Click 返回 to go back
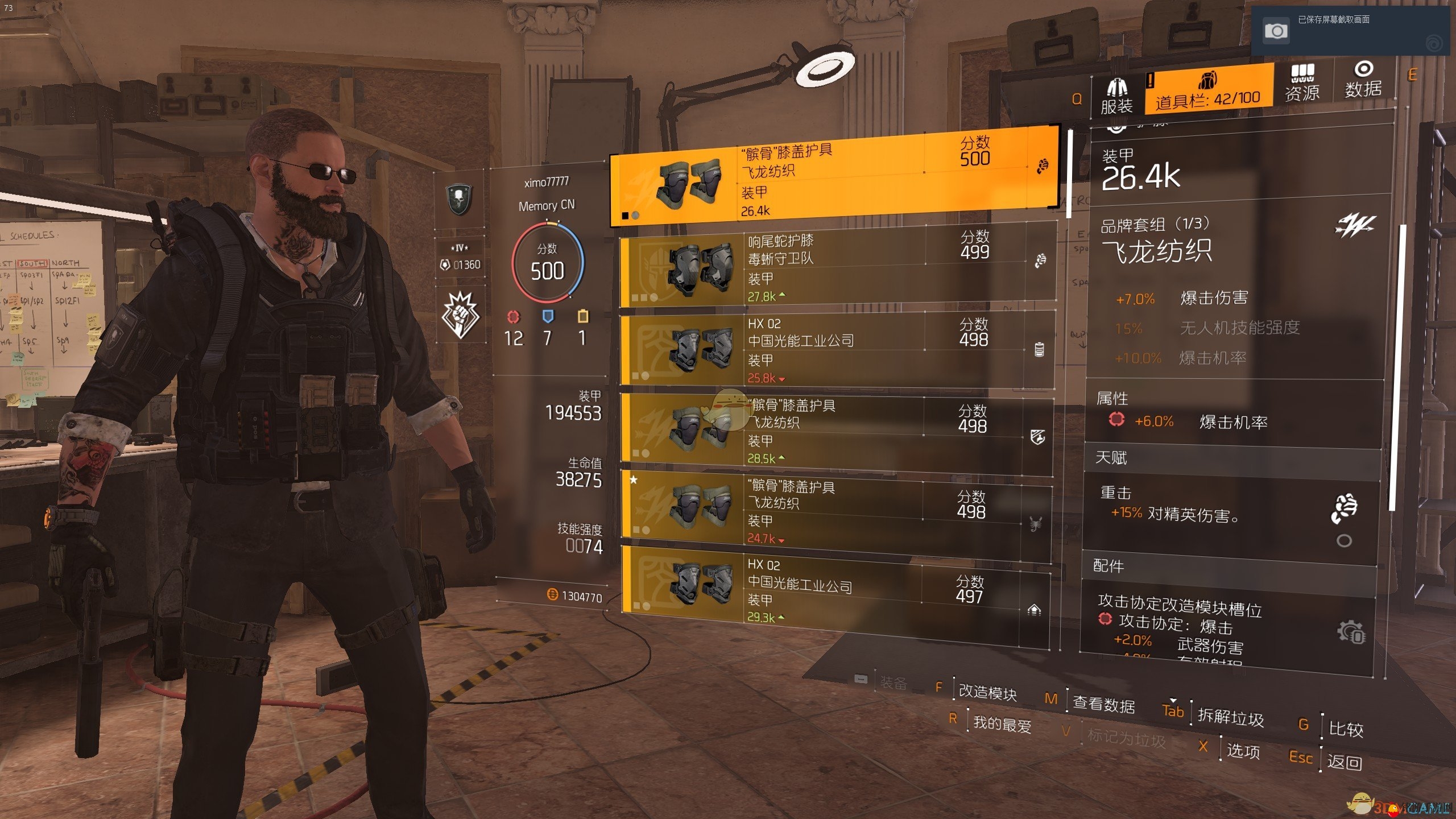The height and width of the screenshot is (819, 1456). tap(1344, 762)
